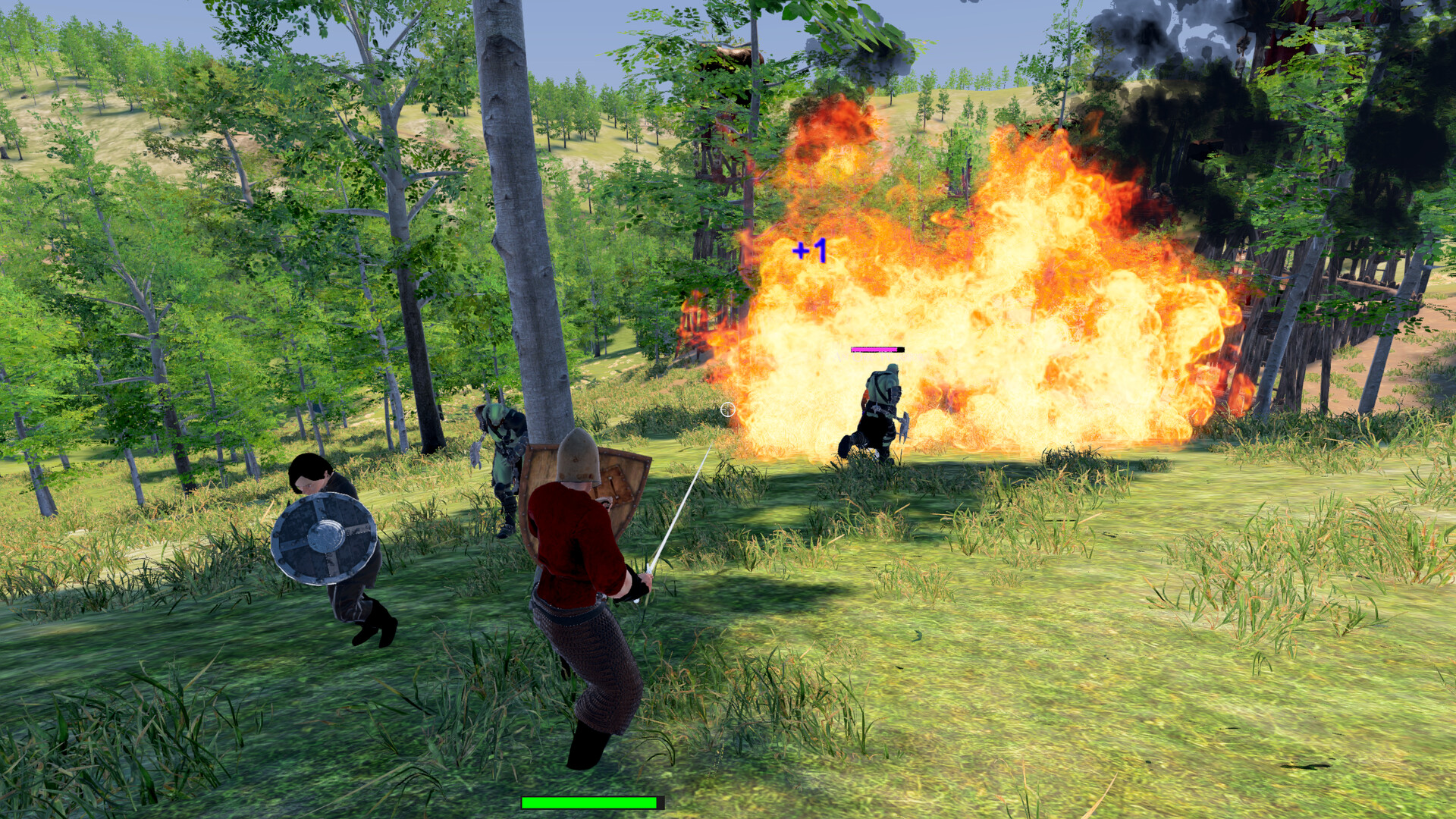
Task: Click the blue +1 score popup
Action: pos(810,250)
